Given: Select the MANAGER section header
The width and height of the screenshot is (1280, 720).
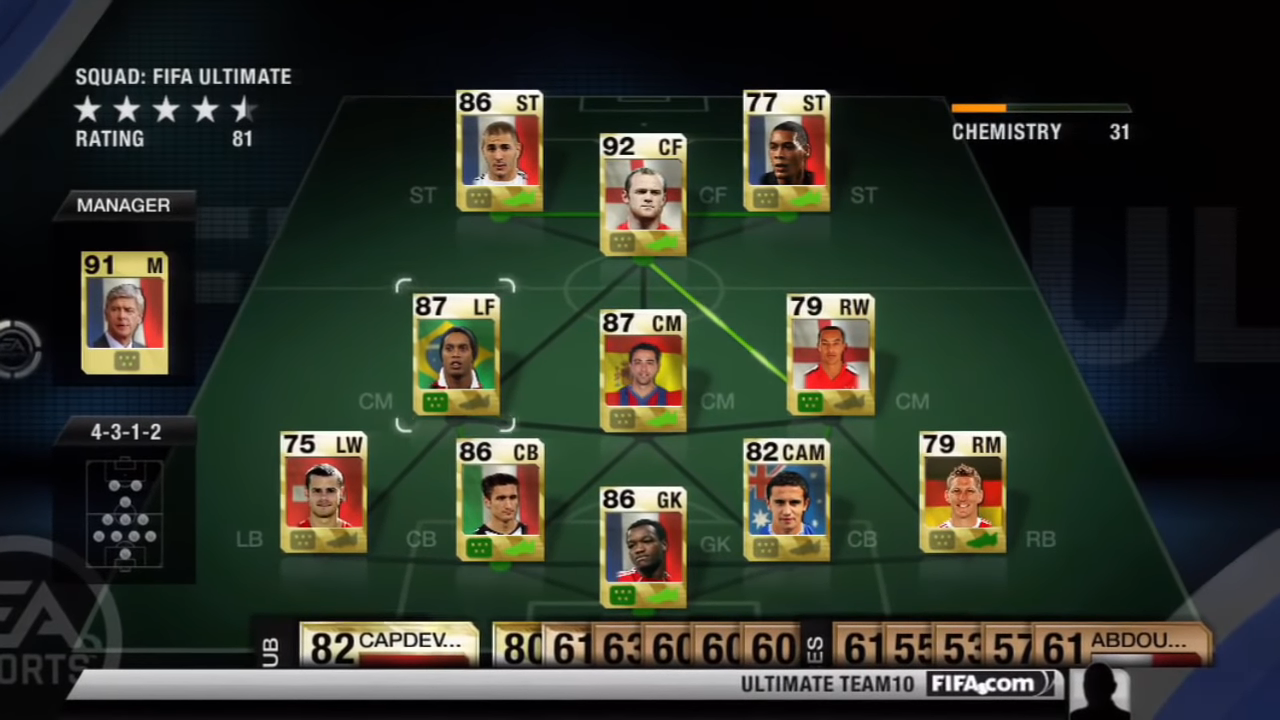Looking at the screenshot, I should [x=123, y=205].
